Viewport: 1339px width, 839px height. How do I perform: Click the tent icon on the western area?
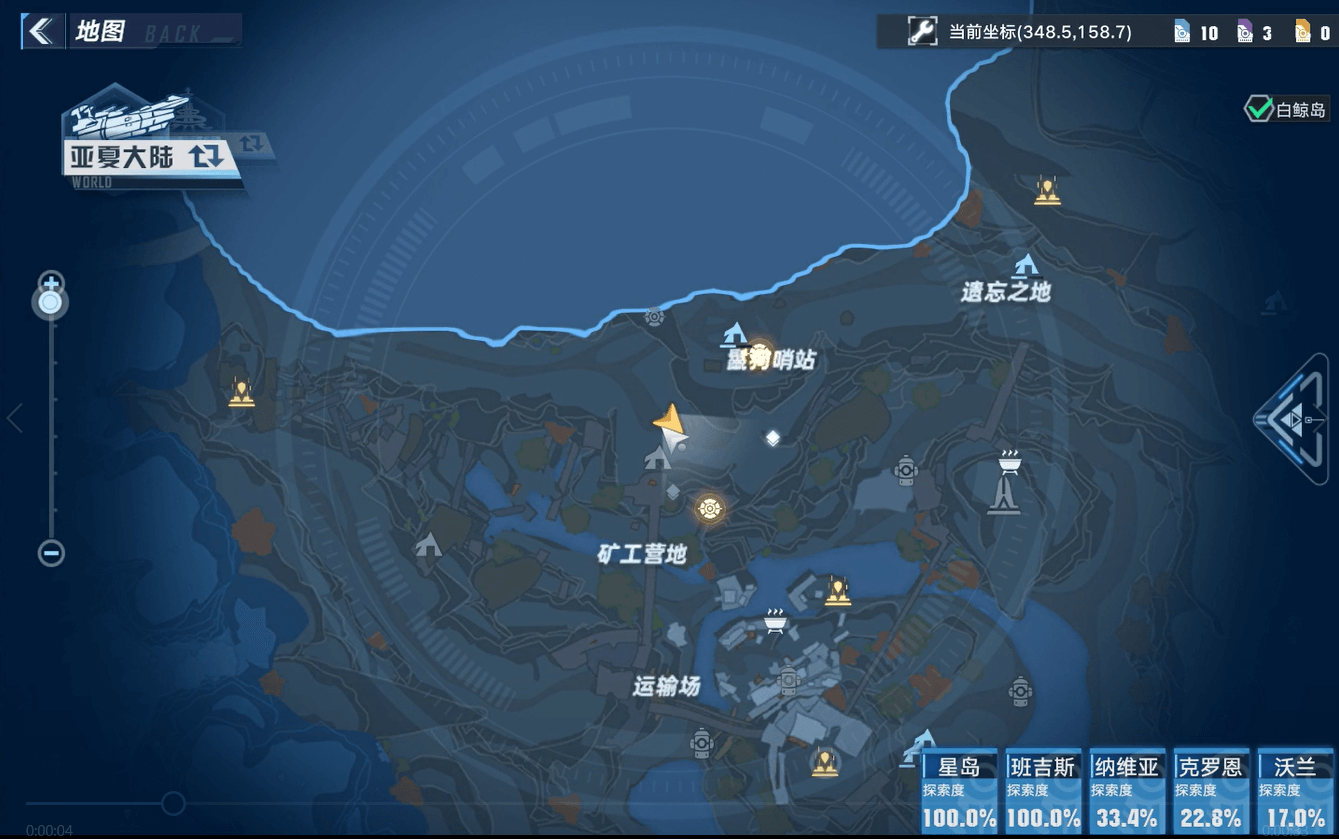coord(429,545)
